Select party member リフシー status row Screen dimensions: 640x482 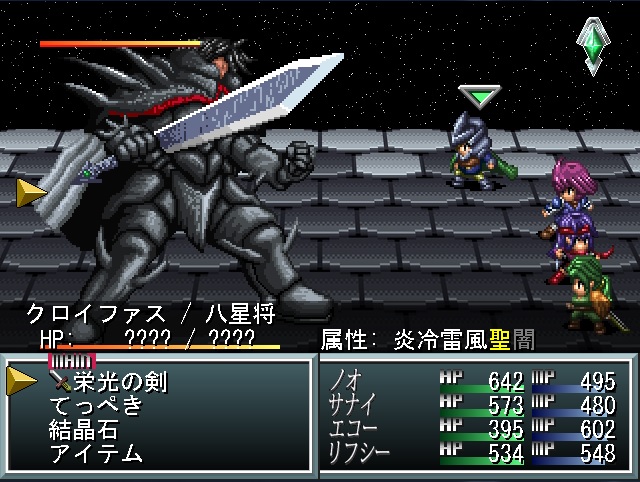(x=476, y=453)
